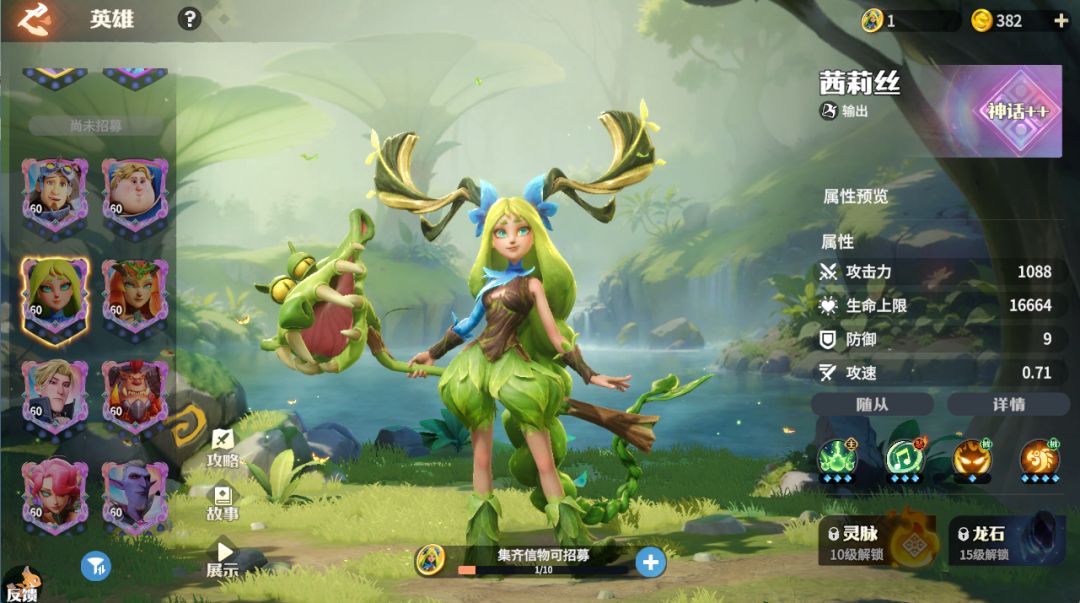Tap the 展示 showcase play button
1080x603 pixels.
(223, 557)
